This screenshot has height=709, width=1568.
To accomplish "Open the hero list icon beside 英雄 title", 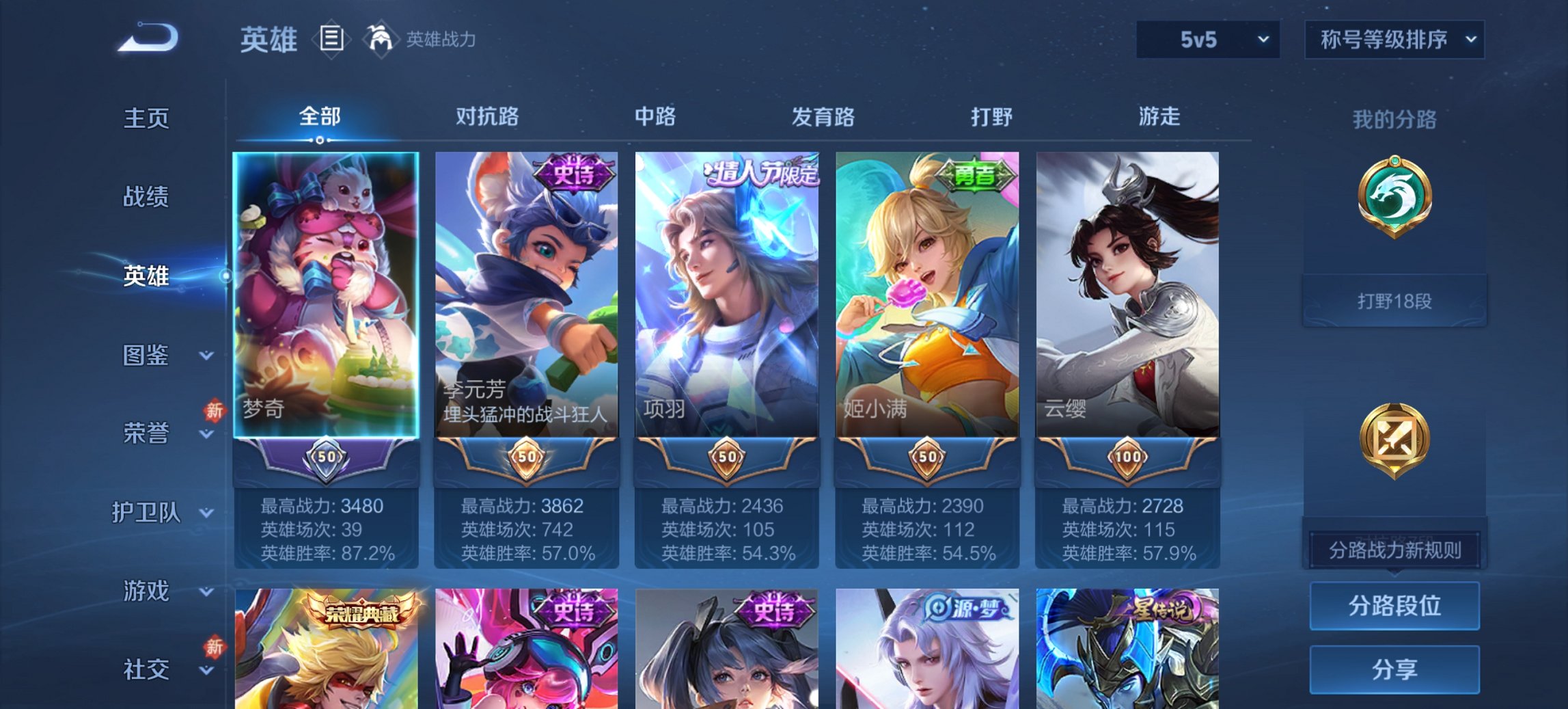I will point(331,39).
